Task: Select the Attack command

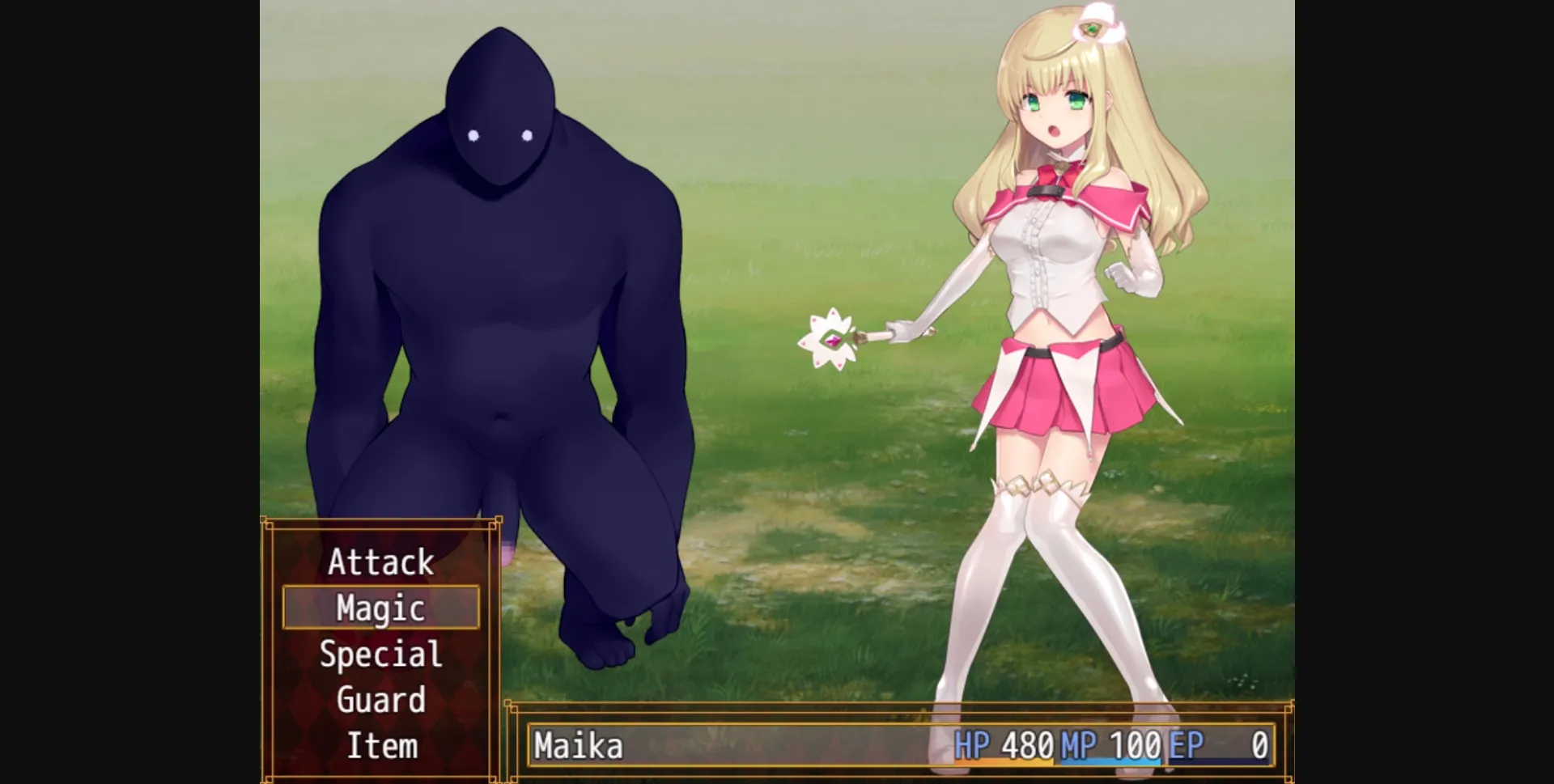Action: tap(380, 562)
